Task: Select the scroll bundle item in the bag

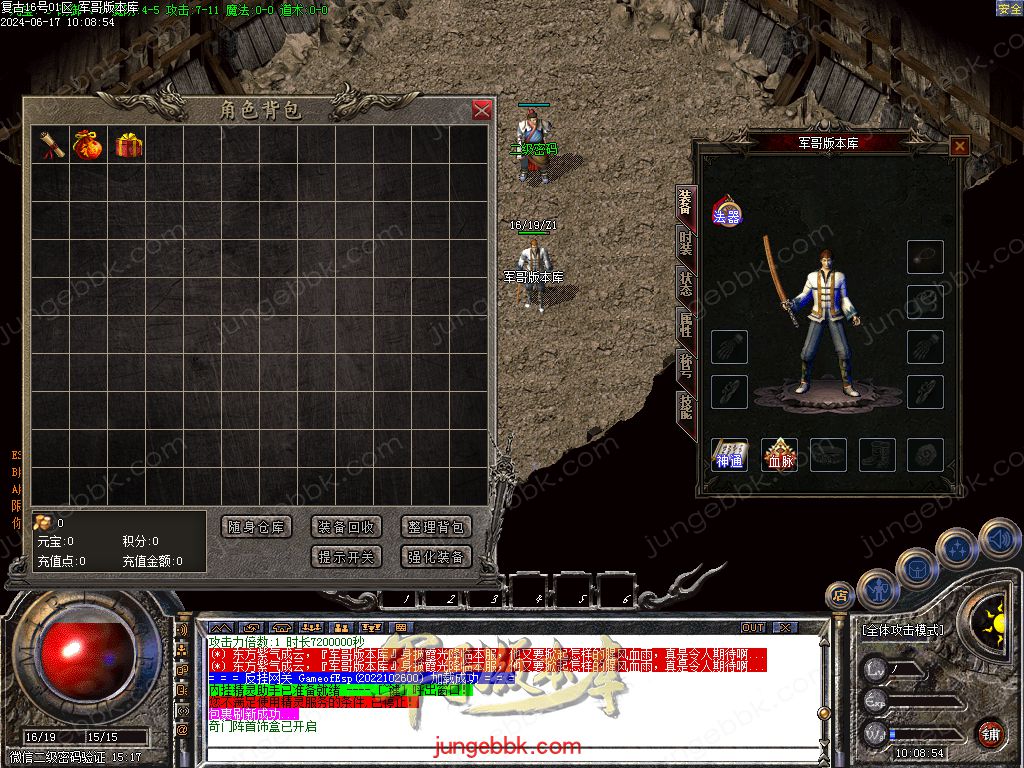Action: 50,145
